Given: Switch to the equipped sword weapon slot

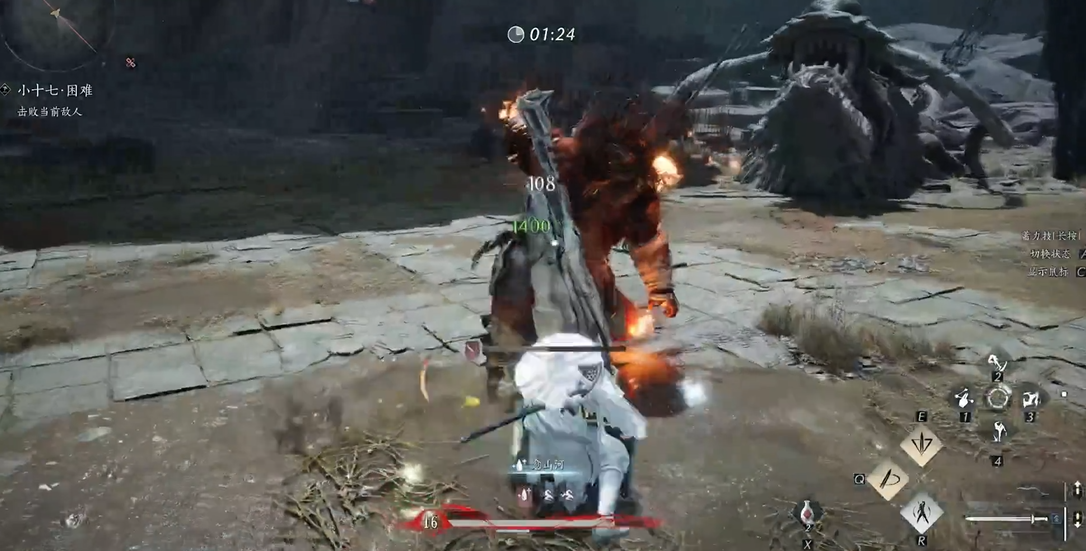Looking at the screenshot, I should click(1010, 519).
